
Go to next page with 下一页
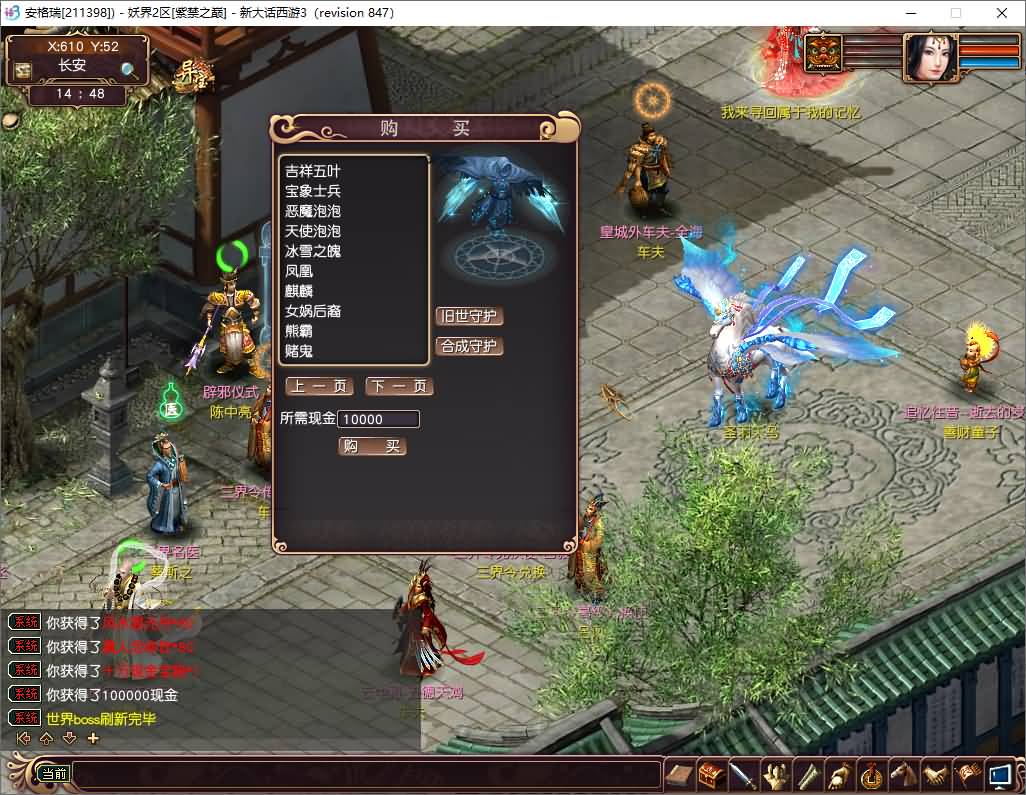[x=399, y=386]
